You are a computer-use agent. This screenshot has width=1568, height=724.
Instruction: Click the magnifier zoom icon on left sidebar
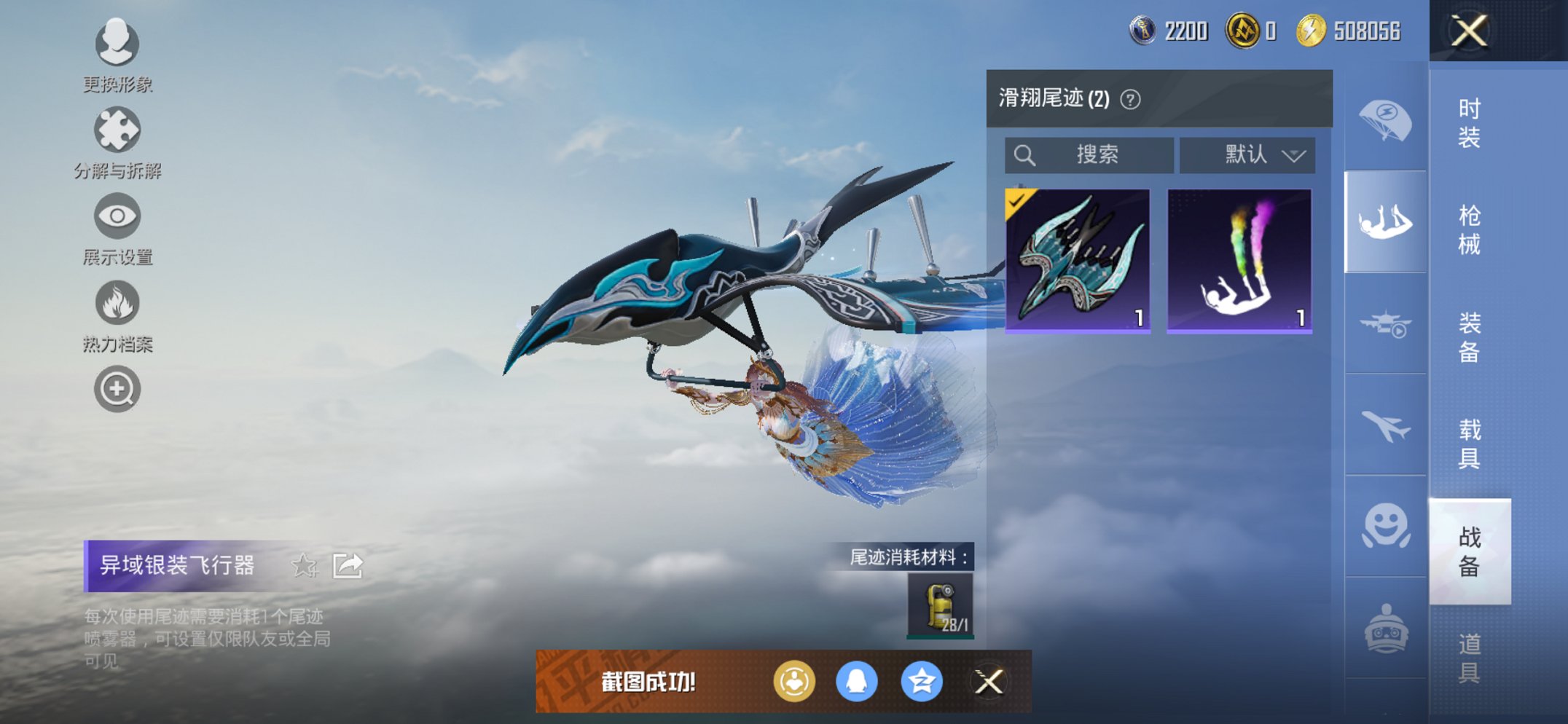[x=117, y=390]
